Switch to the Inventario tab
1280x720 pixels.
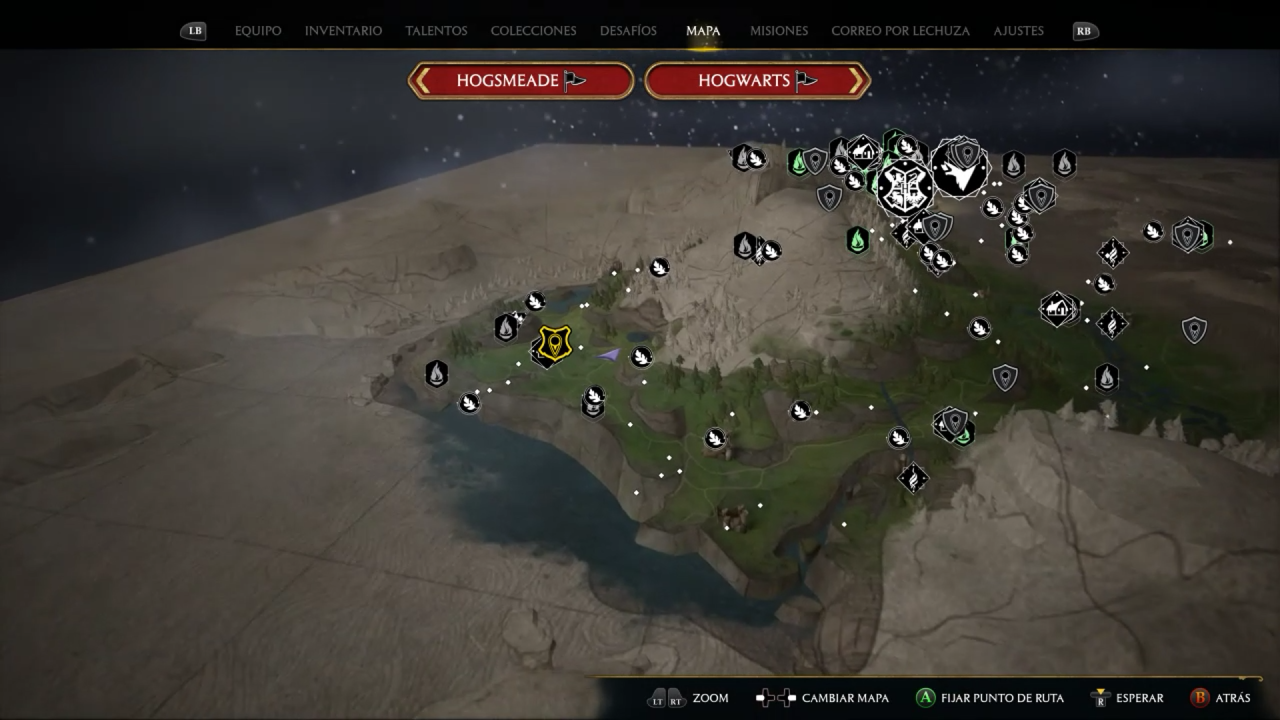point(343,31)
